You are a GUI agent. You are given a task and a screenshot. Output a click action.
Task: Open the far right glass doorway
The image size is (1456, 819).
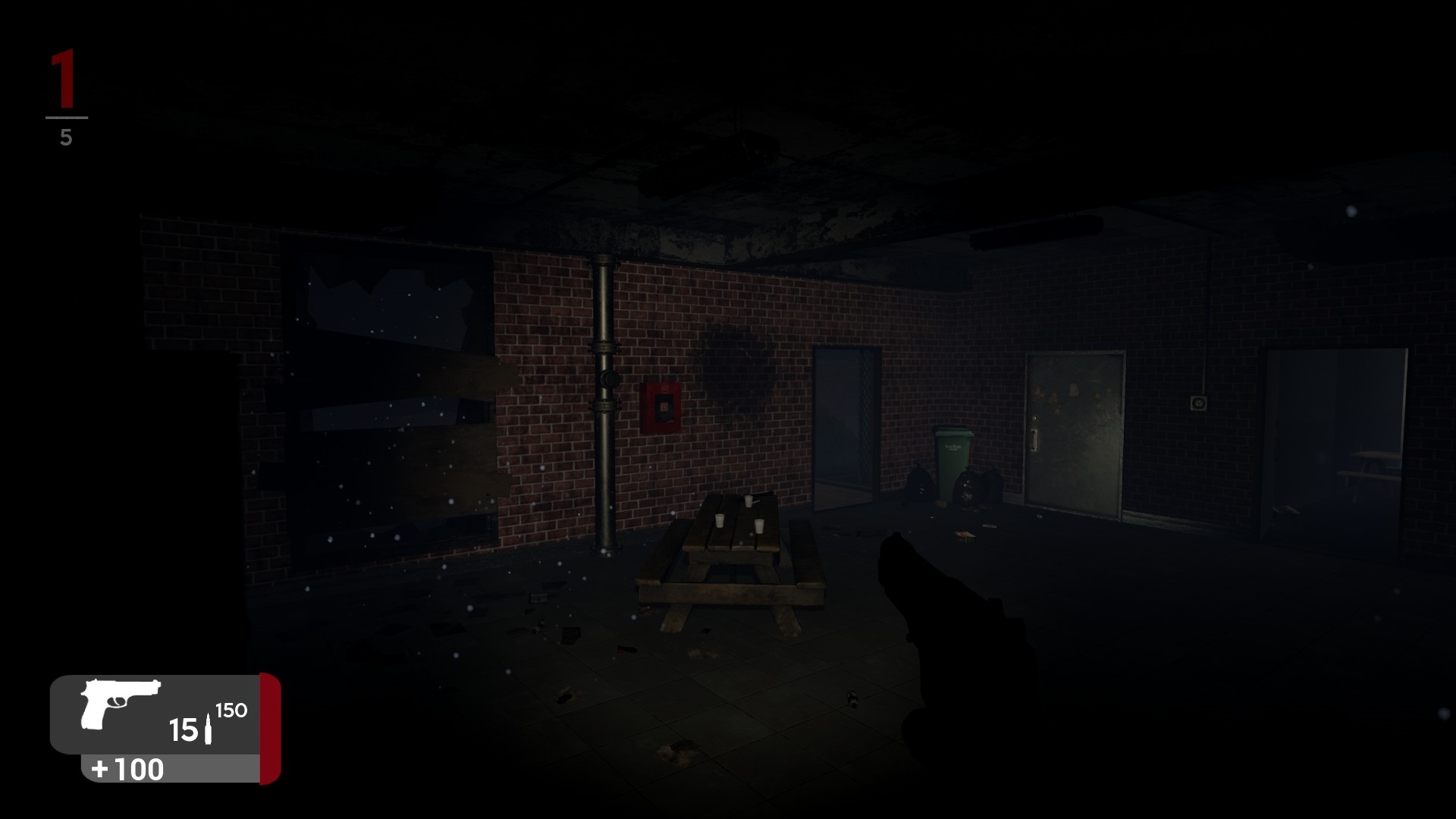click(x=1335, y=440)
